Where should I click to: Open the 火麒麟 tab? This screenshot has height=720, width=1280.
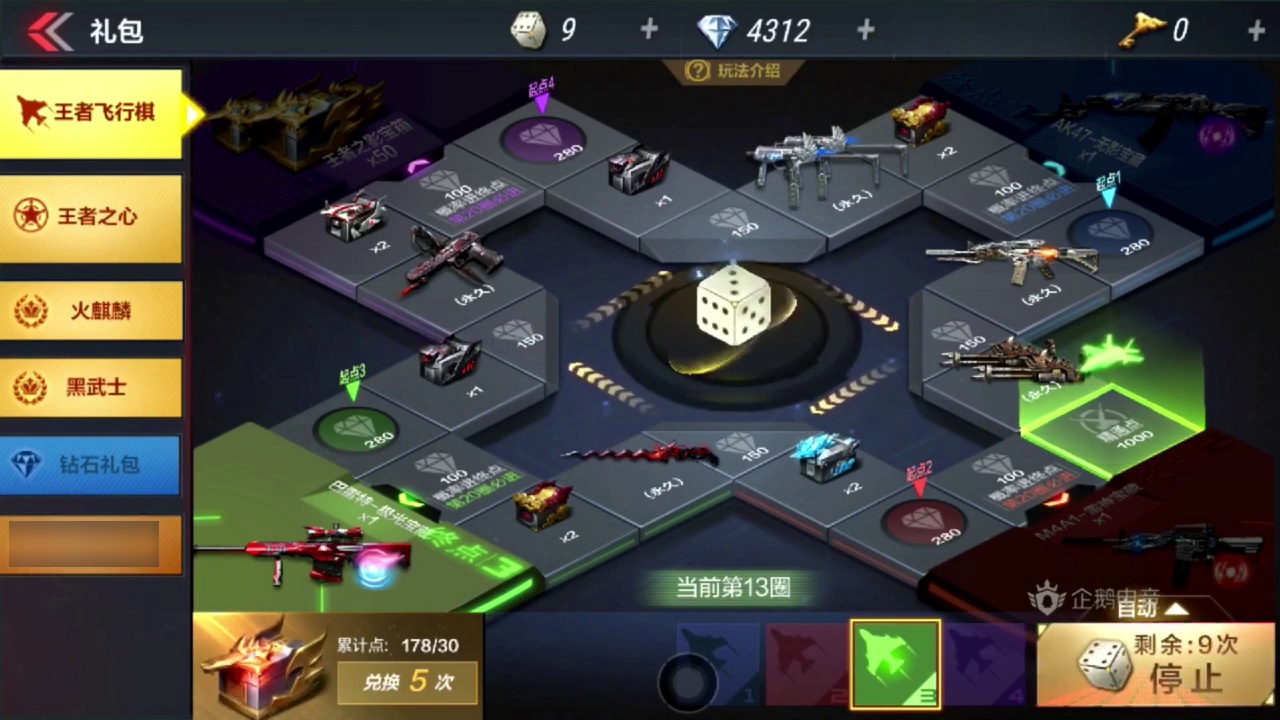click(91, 310)
